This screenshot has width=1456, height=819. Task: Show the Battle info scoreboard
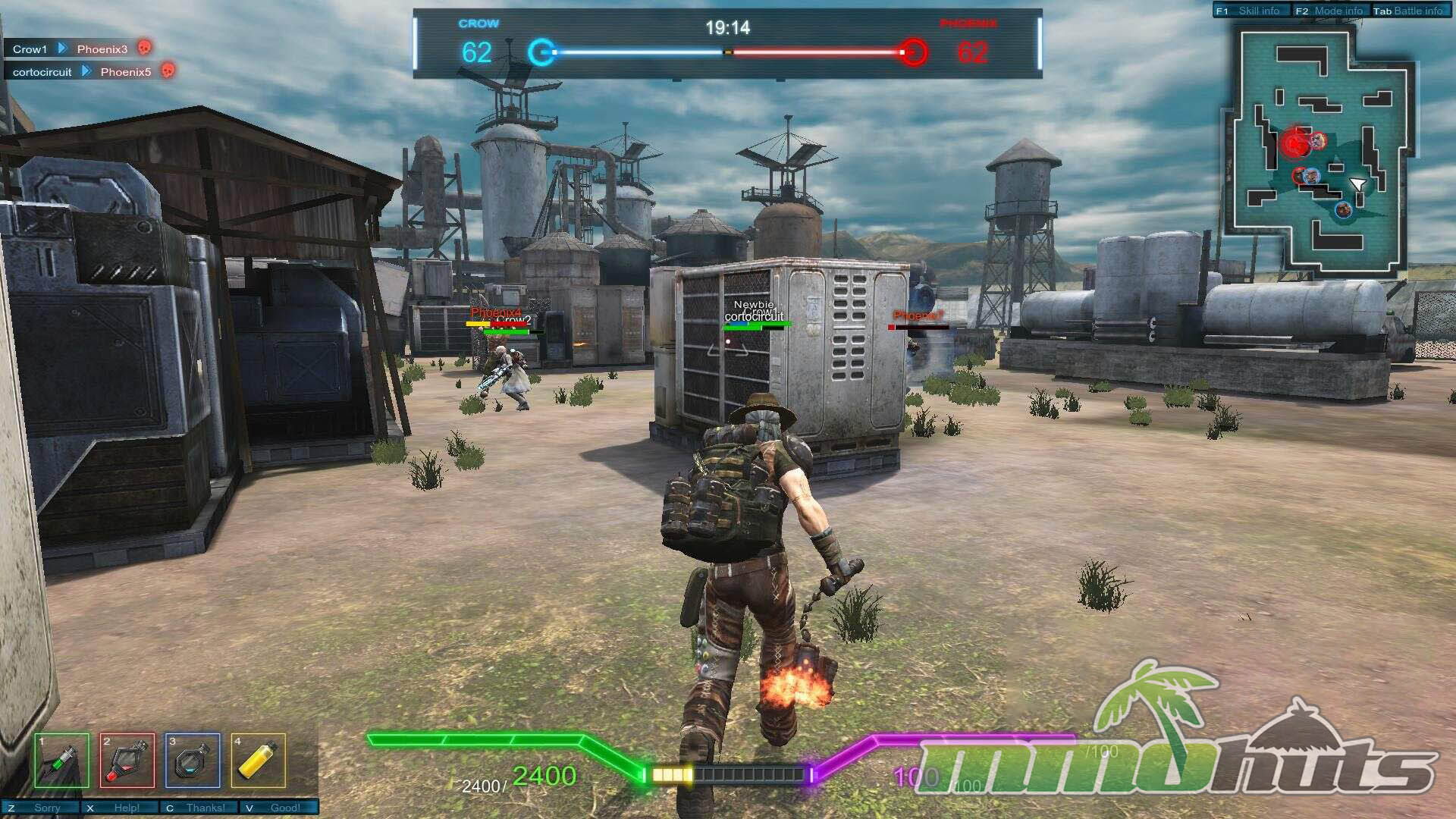pyautogui.click(x=1410, y=11)
